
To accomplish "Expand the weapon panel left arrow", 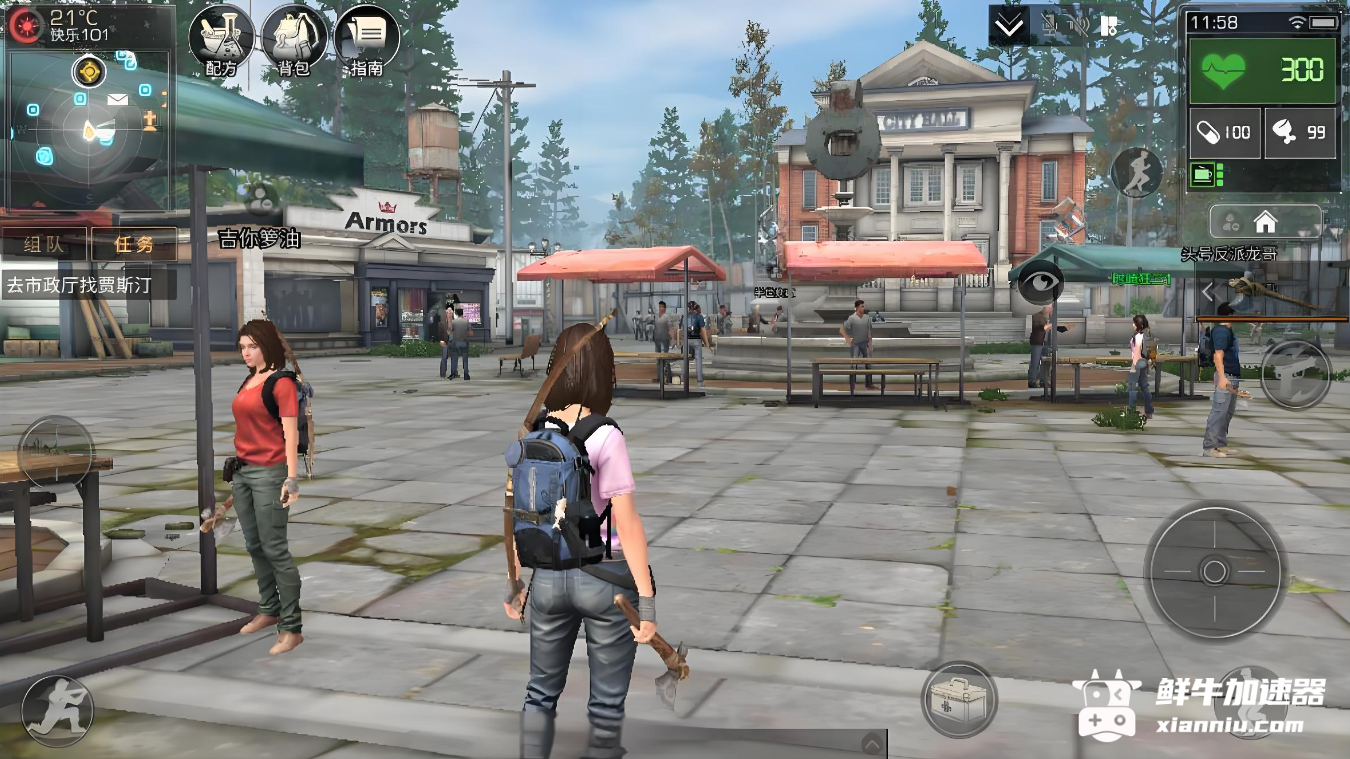I will coord(1208,292).
